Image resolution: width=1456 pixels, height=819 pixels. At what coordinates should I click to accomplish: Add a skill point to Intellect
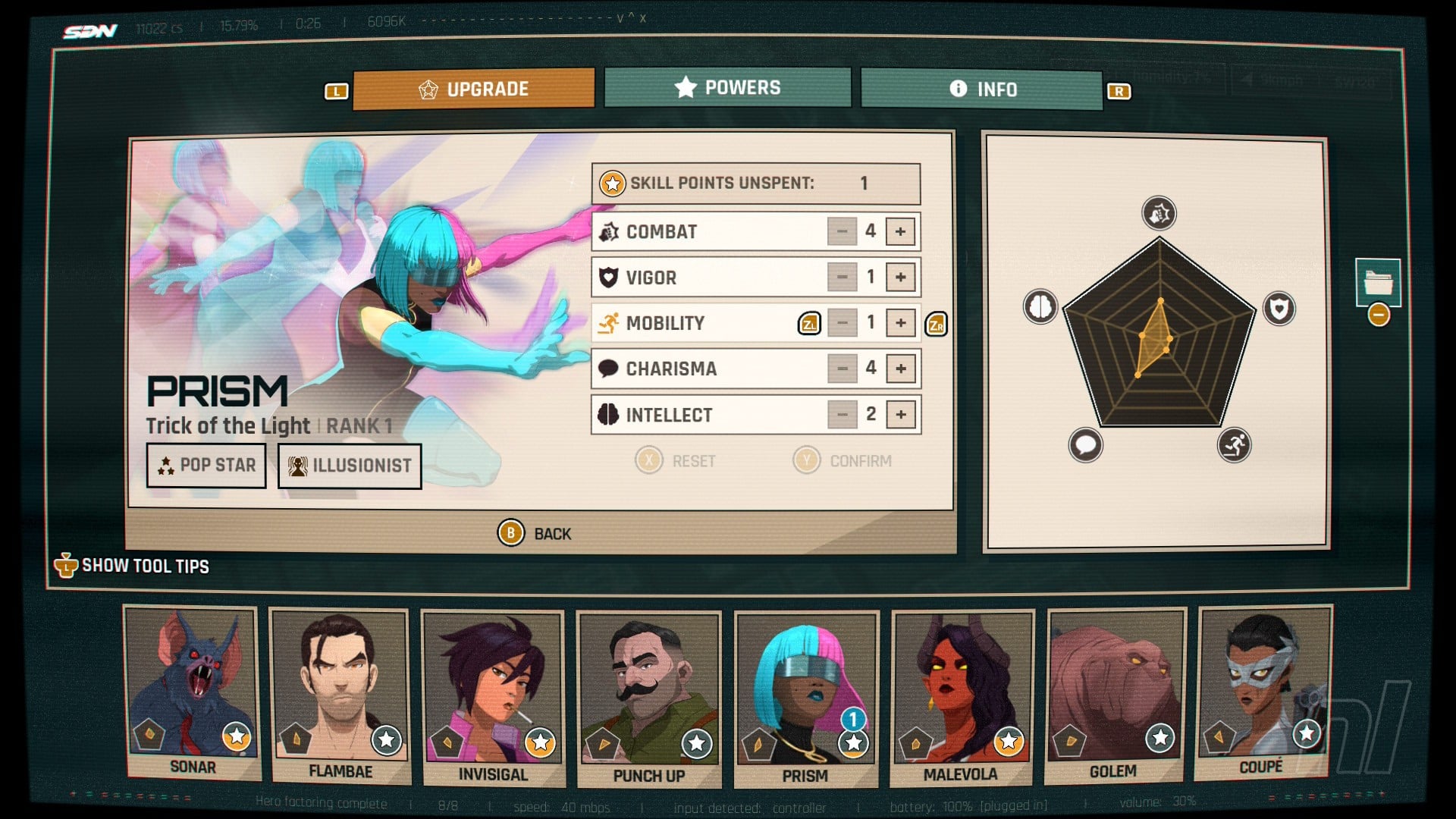click(x=900, y=415)
